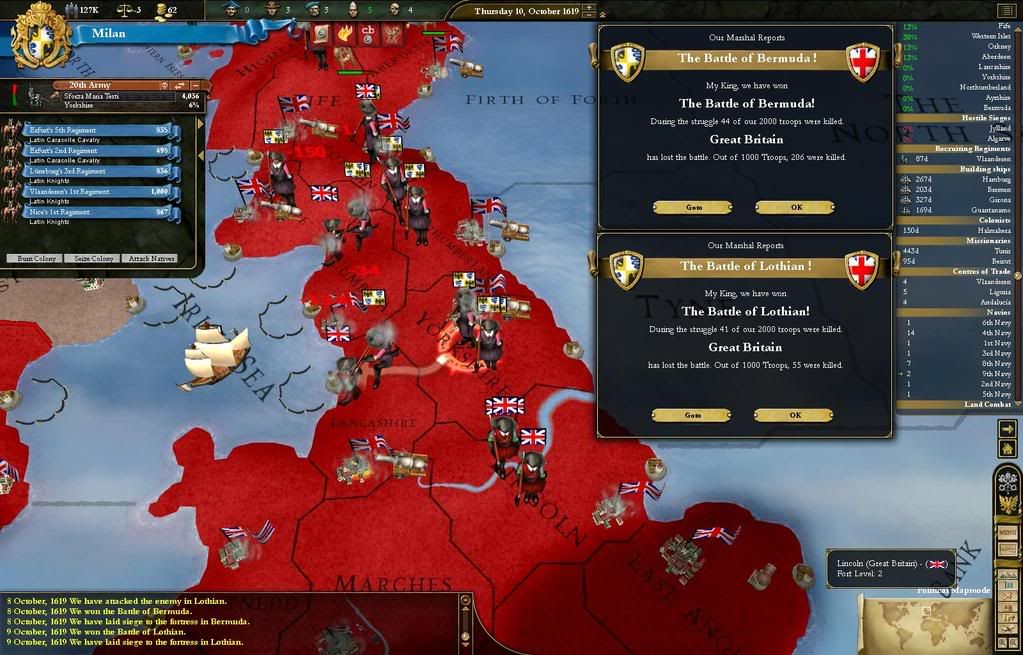Click the yellow arrow button above home icon

(x=1007, y=429)
